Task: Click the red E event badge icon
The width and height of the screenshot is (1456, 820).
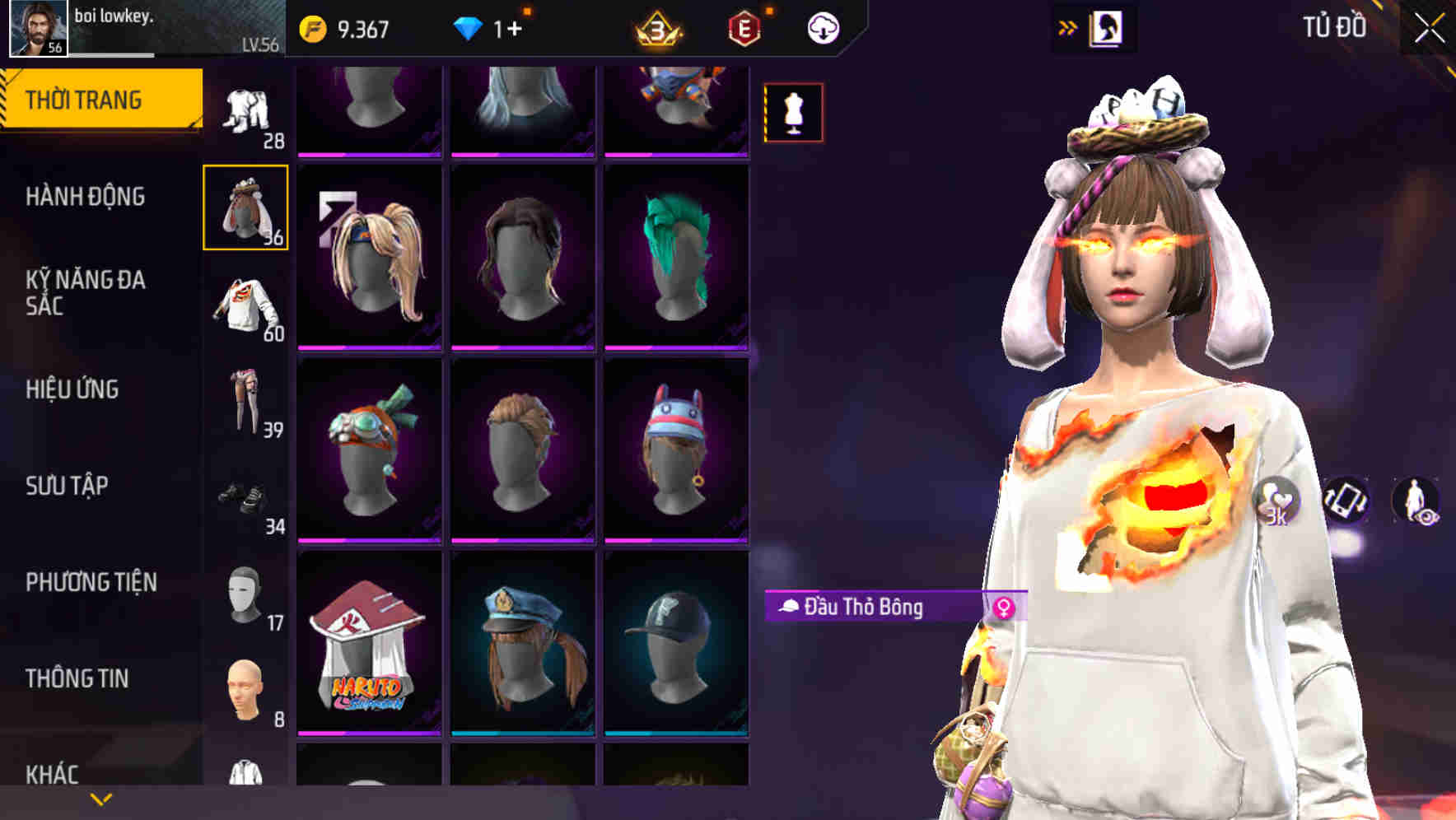Action: 745,26
